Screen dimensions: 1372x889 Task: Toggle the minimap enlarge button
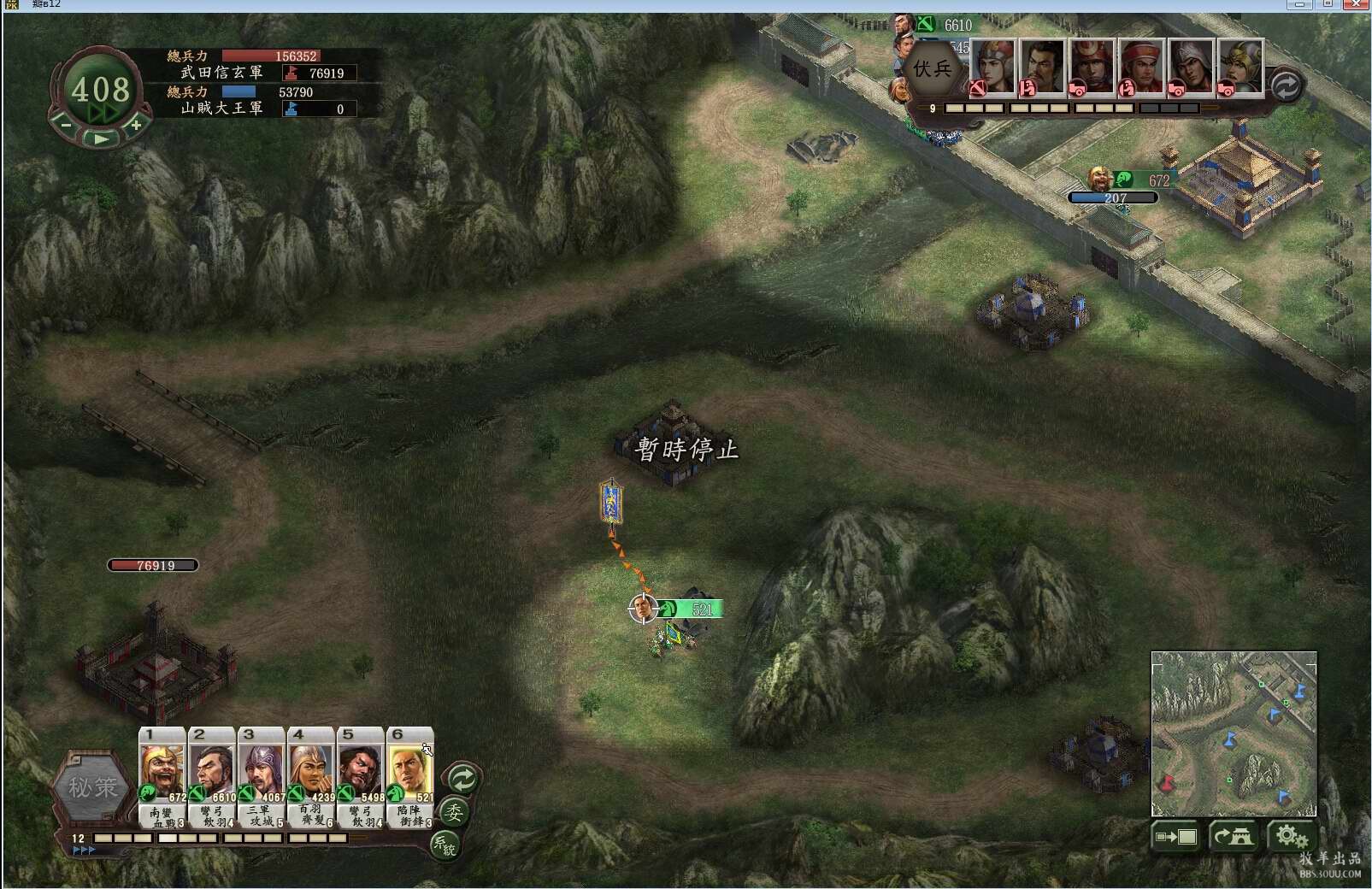point(1176,837)
